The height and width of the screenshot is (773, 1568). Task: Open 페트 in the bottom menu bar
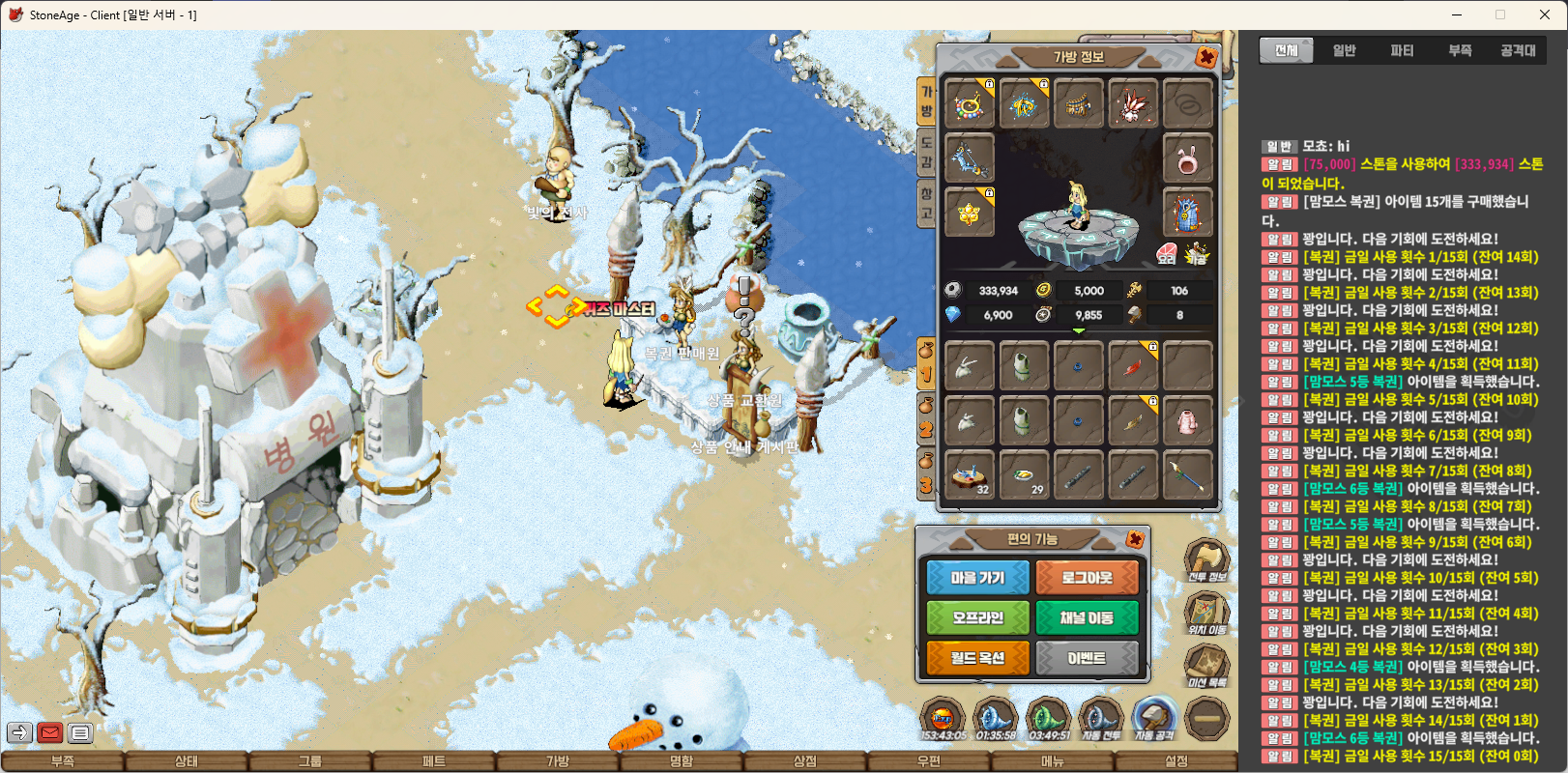click(434, 761)
